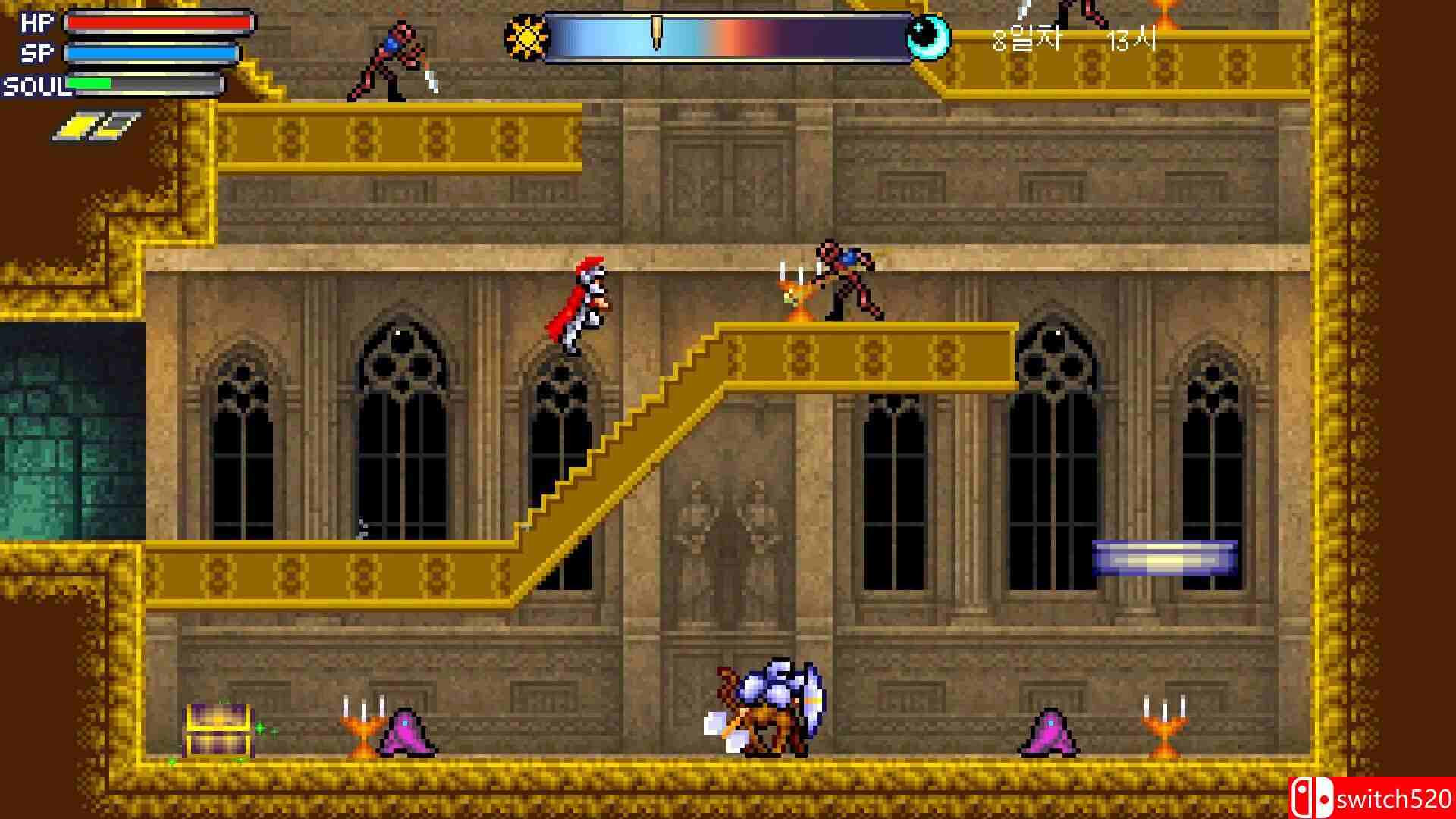
Task: Expand the HP bar display
Action: [158, 24]
